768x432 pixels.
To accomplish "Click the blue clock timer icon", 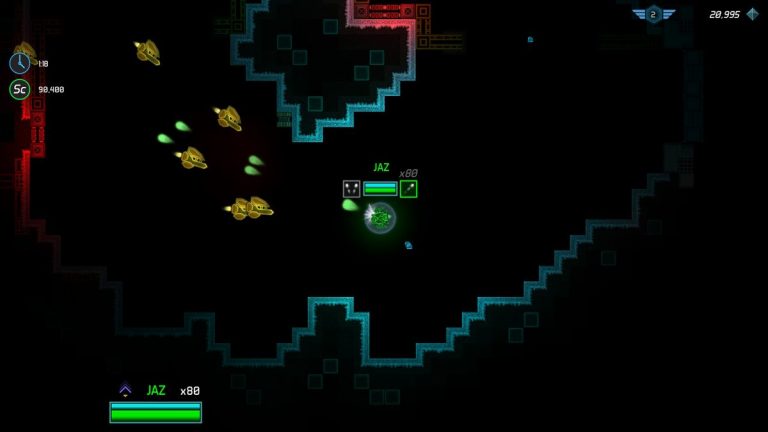I will click(x=19, y=63).
